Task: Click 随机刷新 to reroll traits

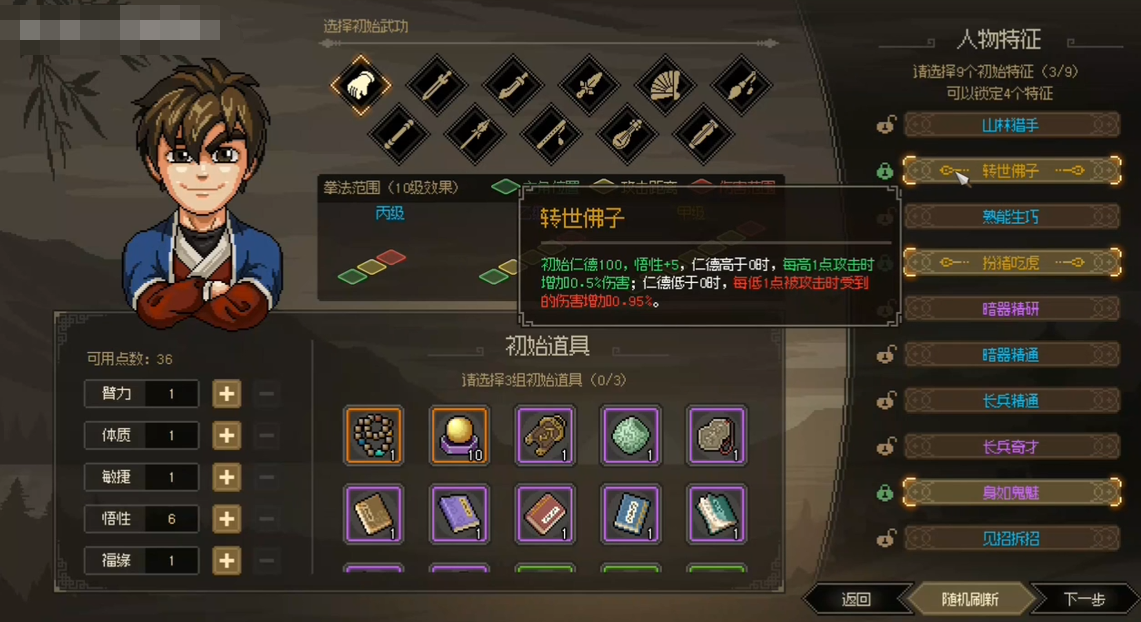Action: click(x=970, y=600)
